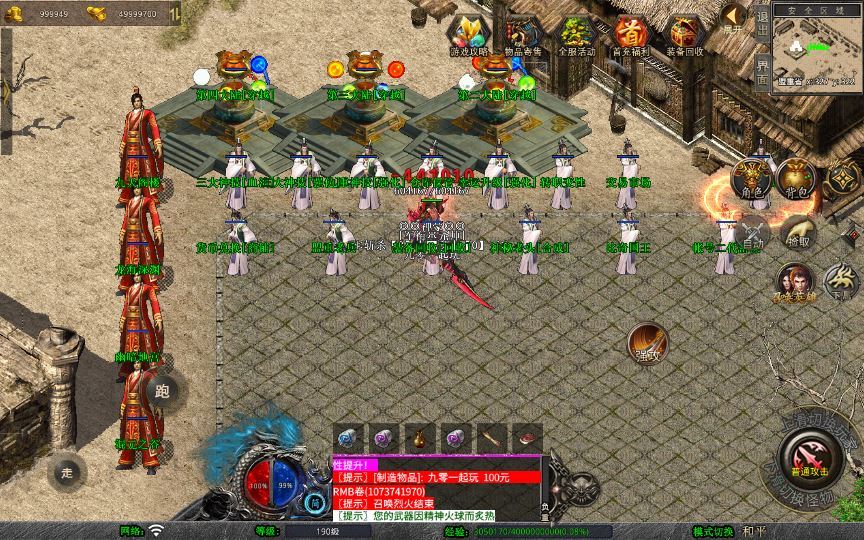This screenshot has height=540, width=864.
Task: Switch to 走 walk mode
Action: [x=68, y=472]
